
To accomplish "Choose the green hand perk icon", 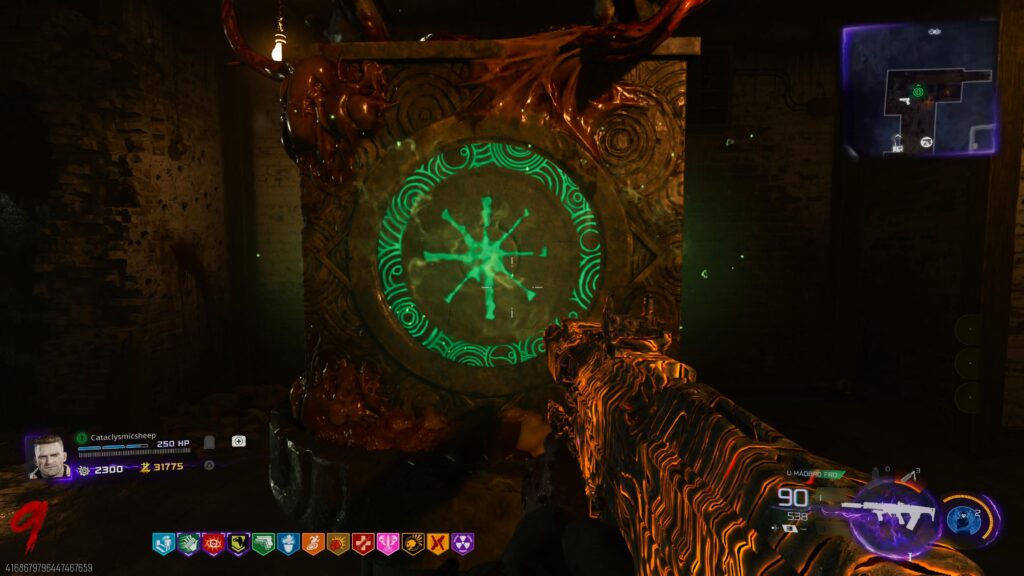I will (188, 544).
